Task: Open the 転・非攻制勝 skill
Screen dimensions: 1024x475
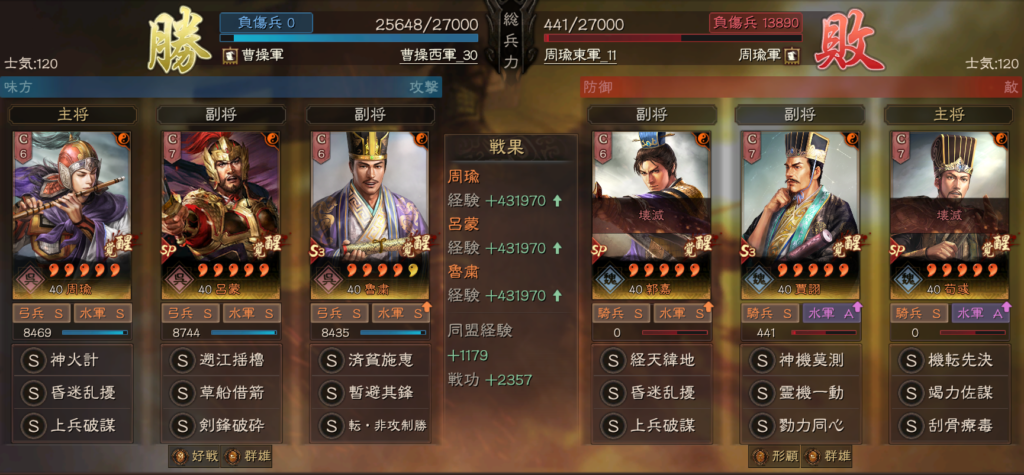Action: tap(370, 425)
